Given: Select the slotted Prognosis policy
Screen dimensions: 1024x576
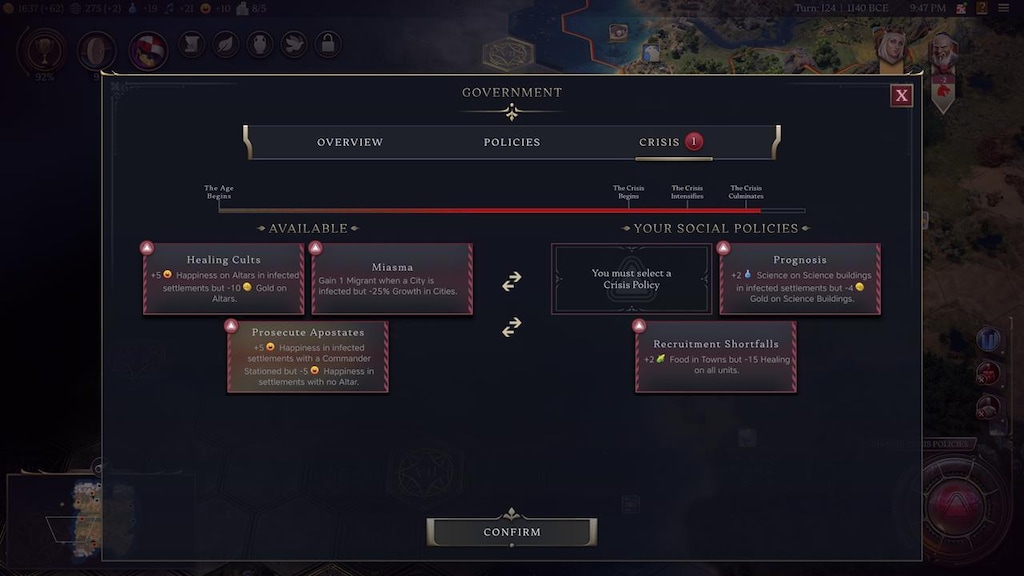Looking at the screenshot, I should 800,279.
